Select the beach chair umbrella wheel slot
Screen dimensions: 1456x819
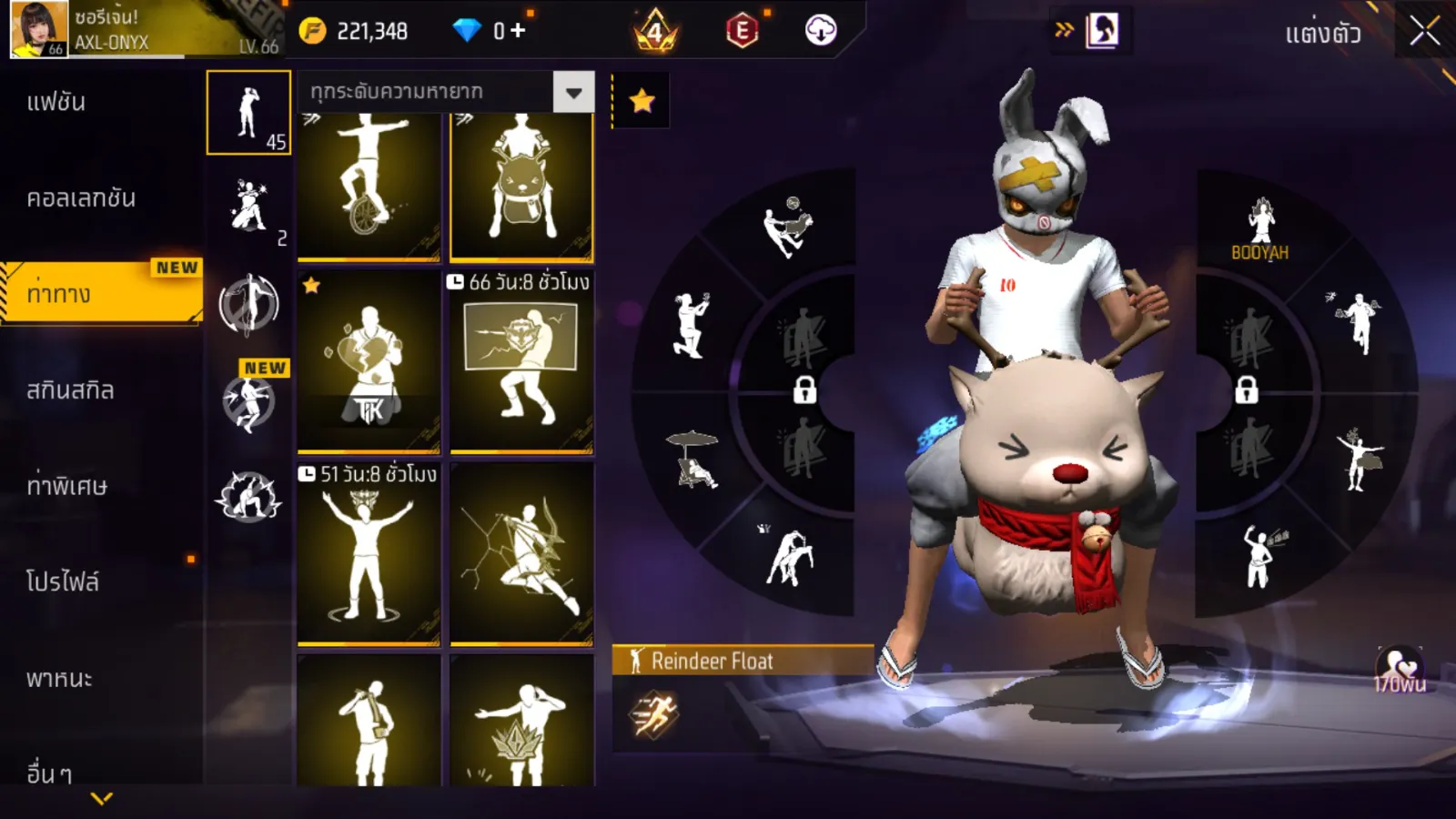[x=693, y=460]
